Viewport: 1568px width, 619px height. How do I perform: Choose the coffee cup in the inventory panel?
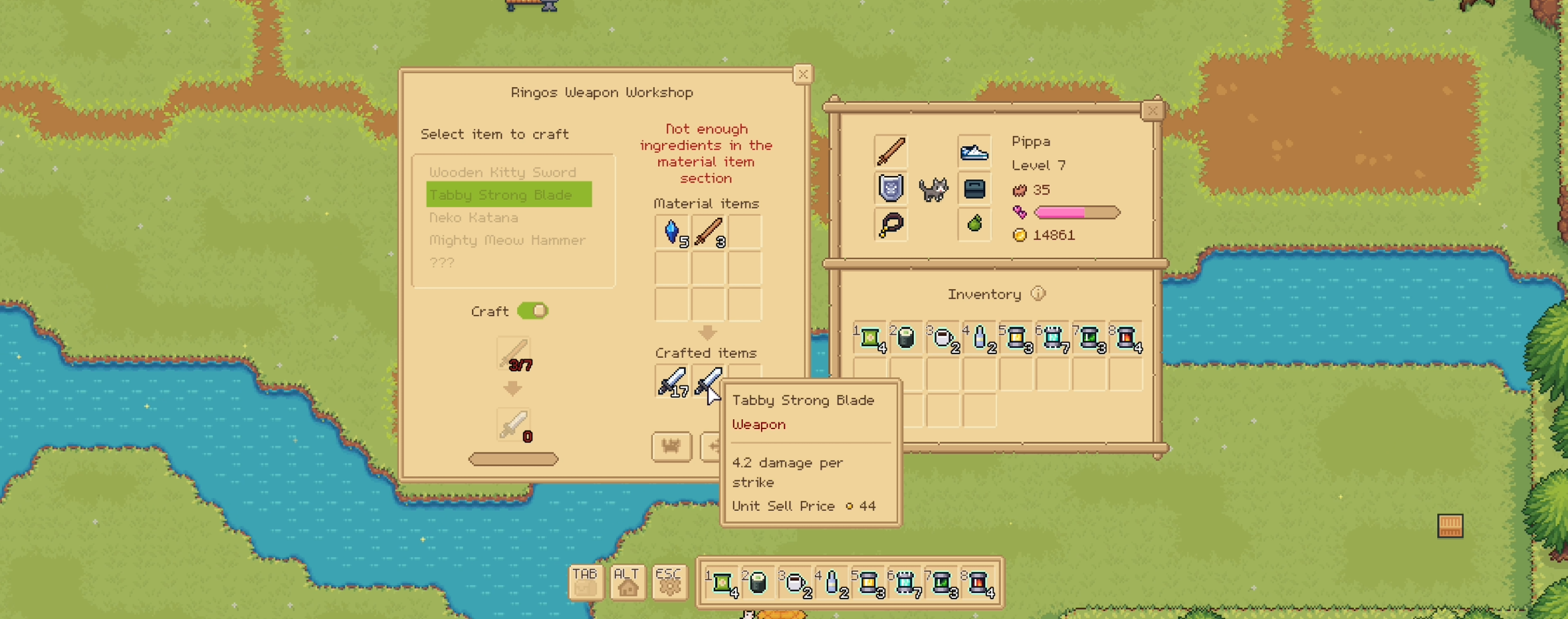[x=943, y=338]
